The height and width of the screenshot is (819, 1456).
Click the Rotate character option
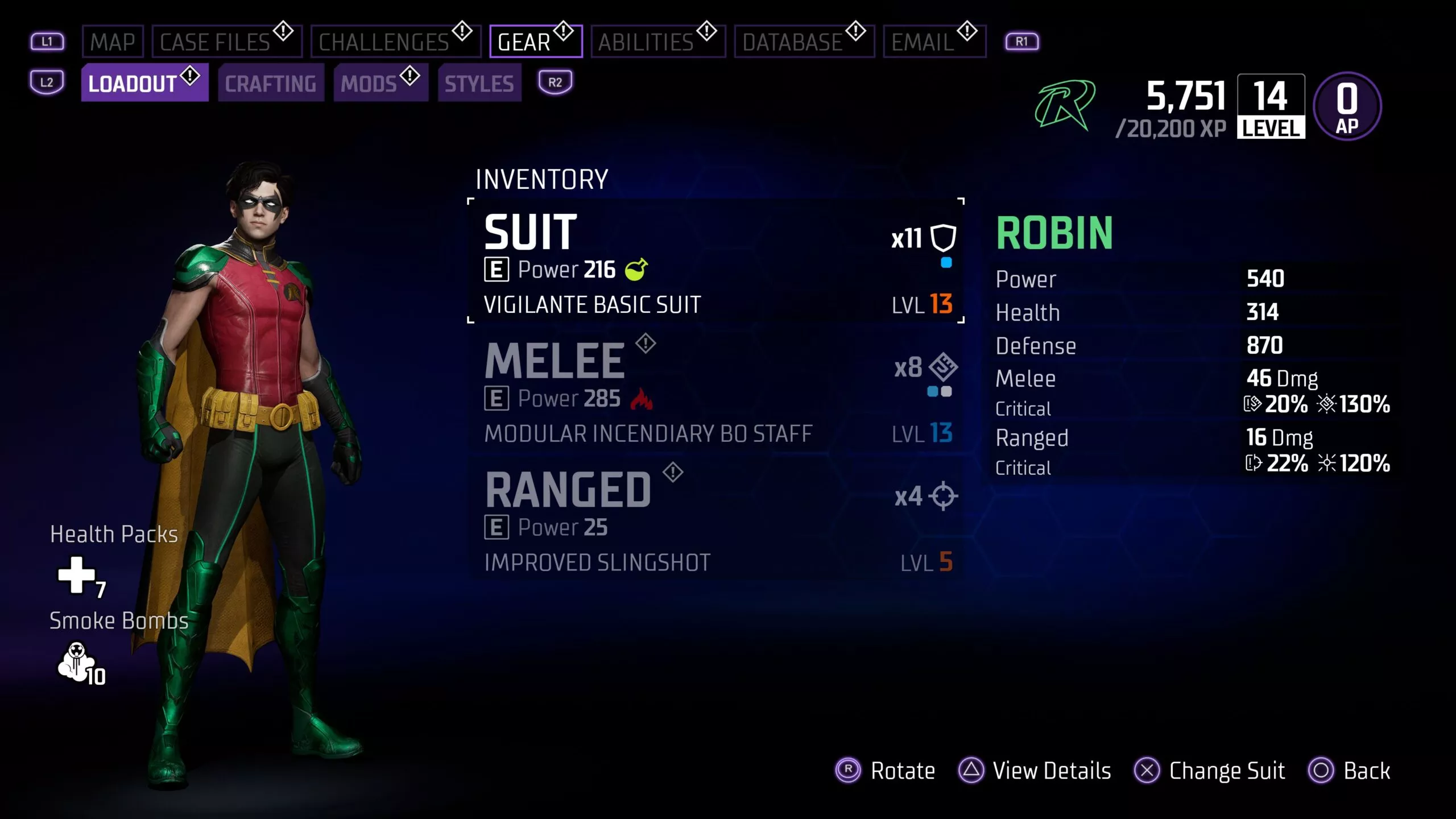(x=886, y=771)
